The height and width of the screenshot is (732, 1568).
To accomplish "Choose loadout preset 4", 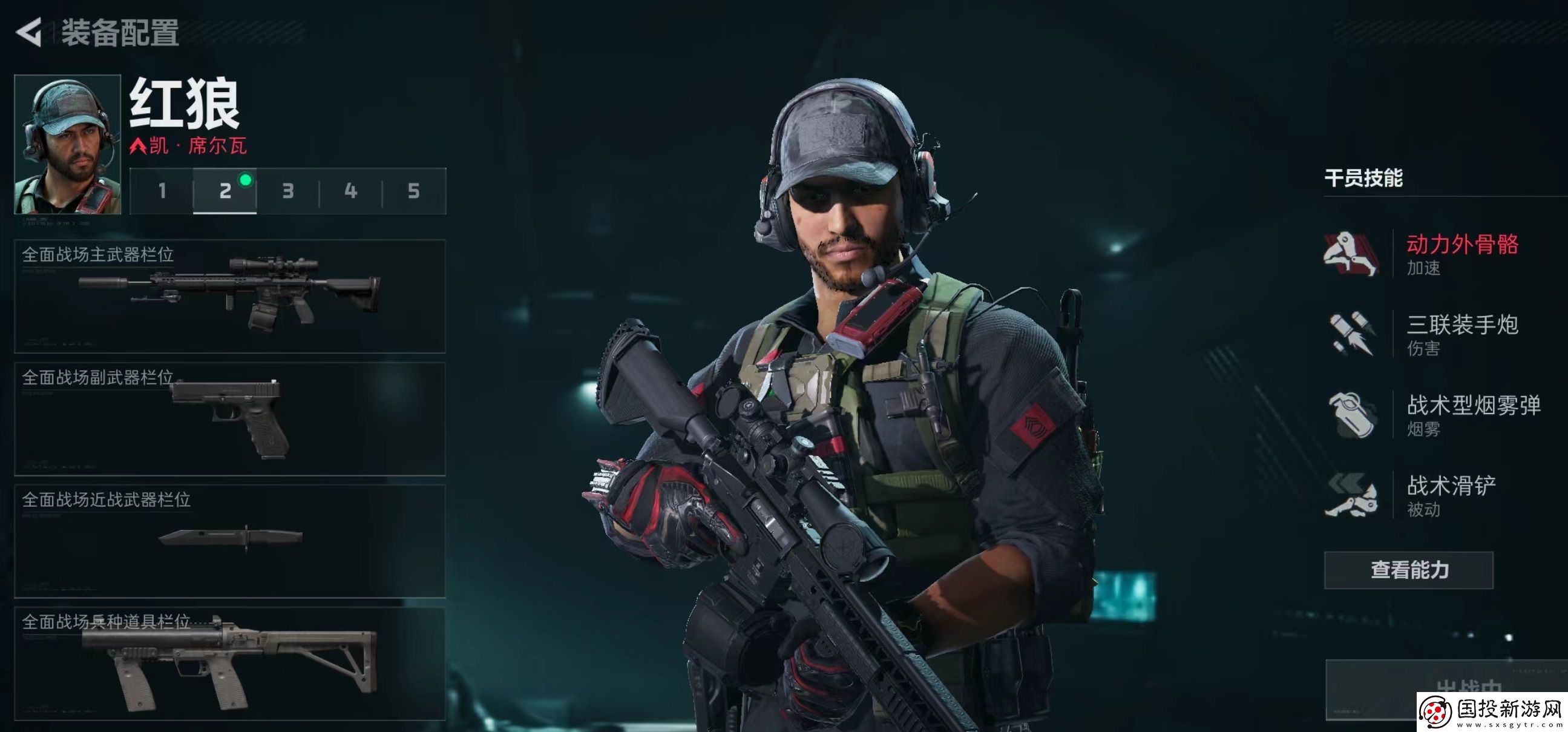I will tap(350, 191).
